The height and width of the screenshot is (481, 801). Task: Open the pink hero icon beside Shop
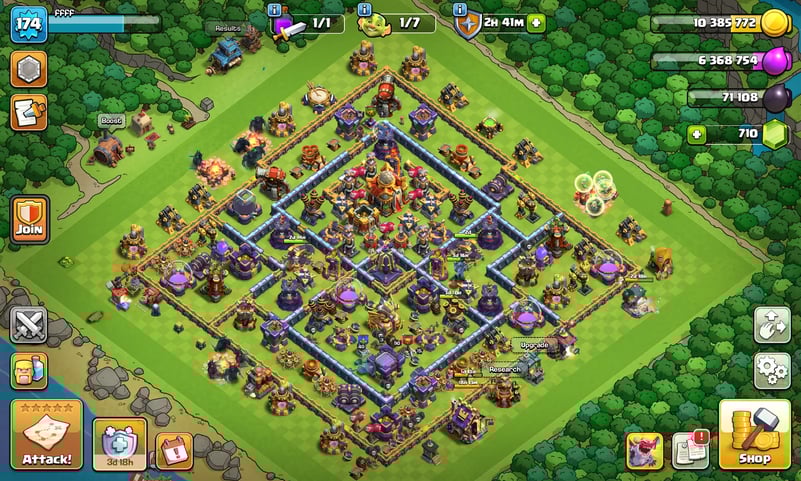point(645,451)
